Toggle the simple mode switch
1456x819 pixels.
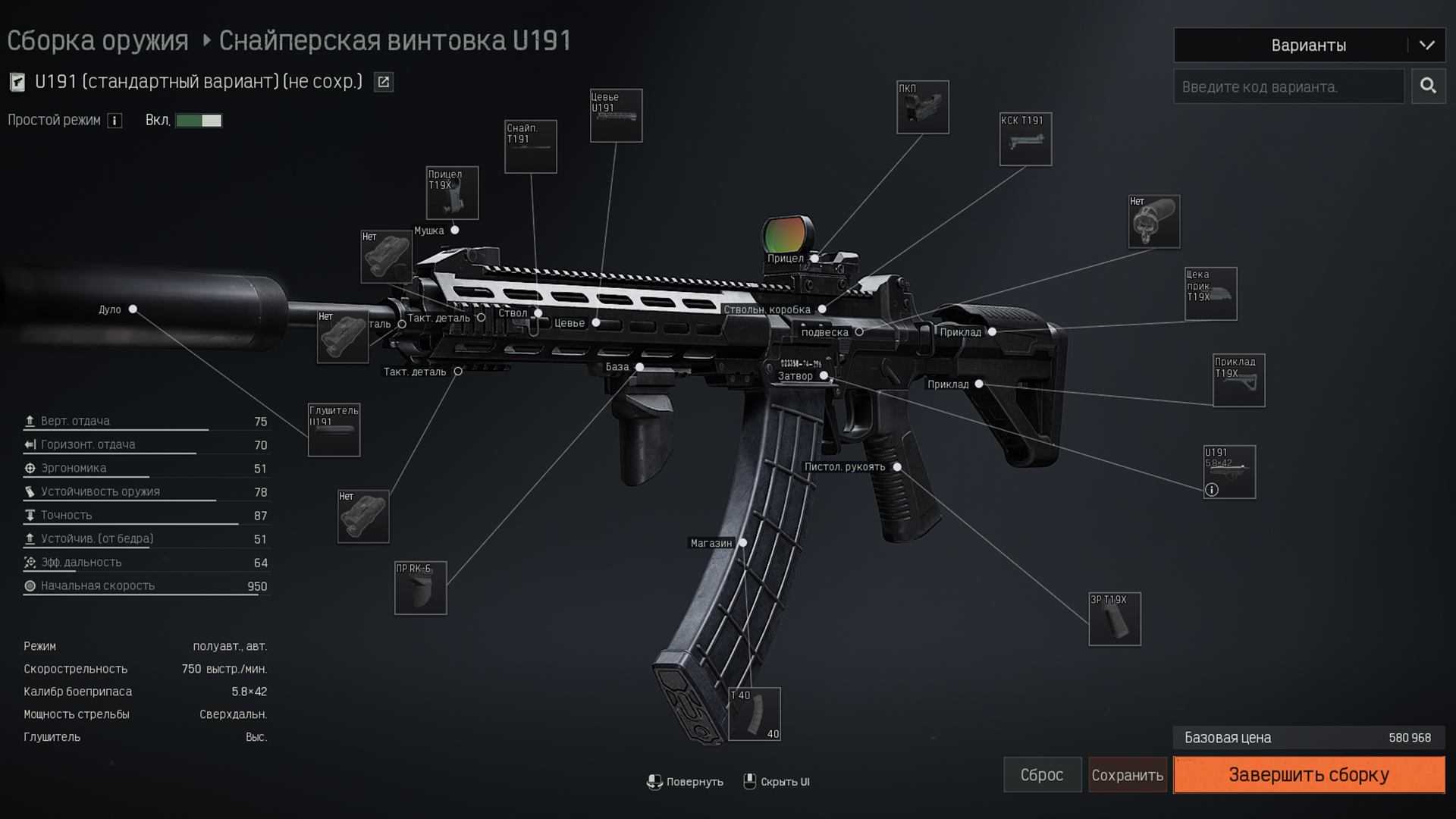(x=199, y=121)
